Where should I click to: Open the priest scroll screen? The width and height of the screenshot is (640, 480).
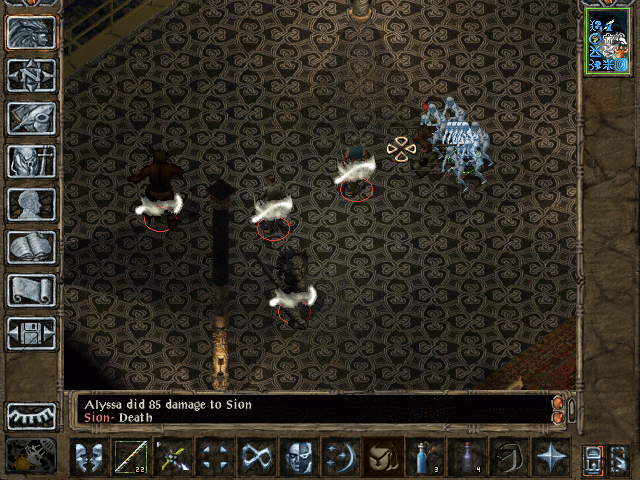[31, 290]
